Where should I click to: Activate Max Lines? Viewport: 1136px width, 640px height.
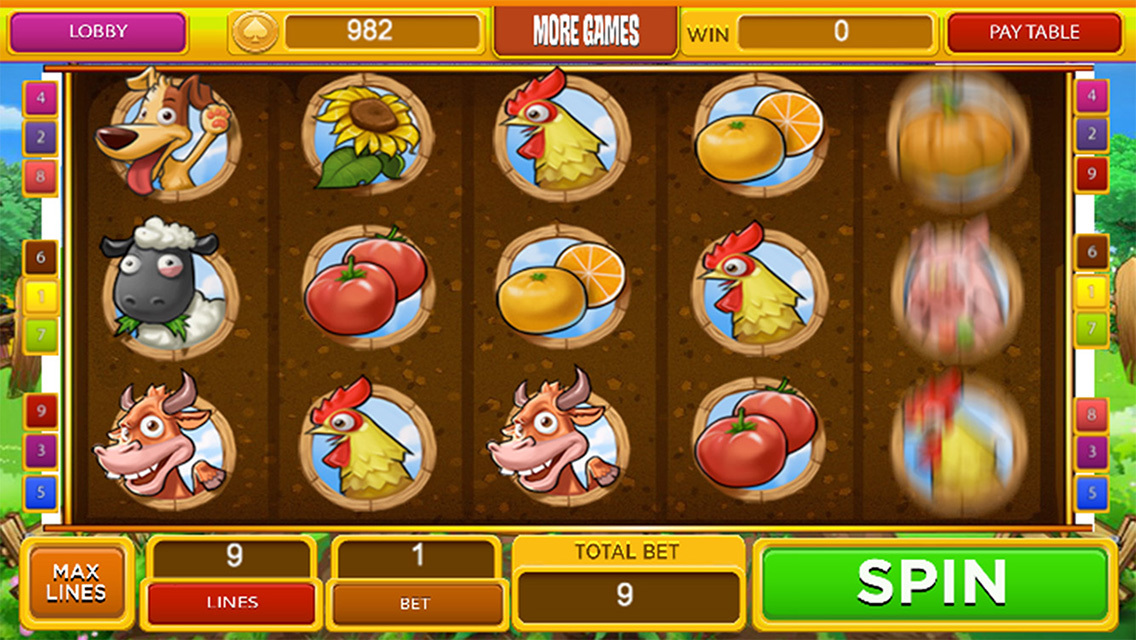click(x=76, y=582)
